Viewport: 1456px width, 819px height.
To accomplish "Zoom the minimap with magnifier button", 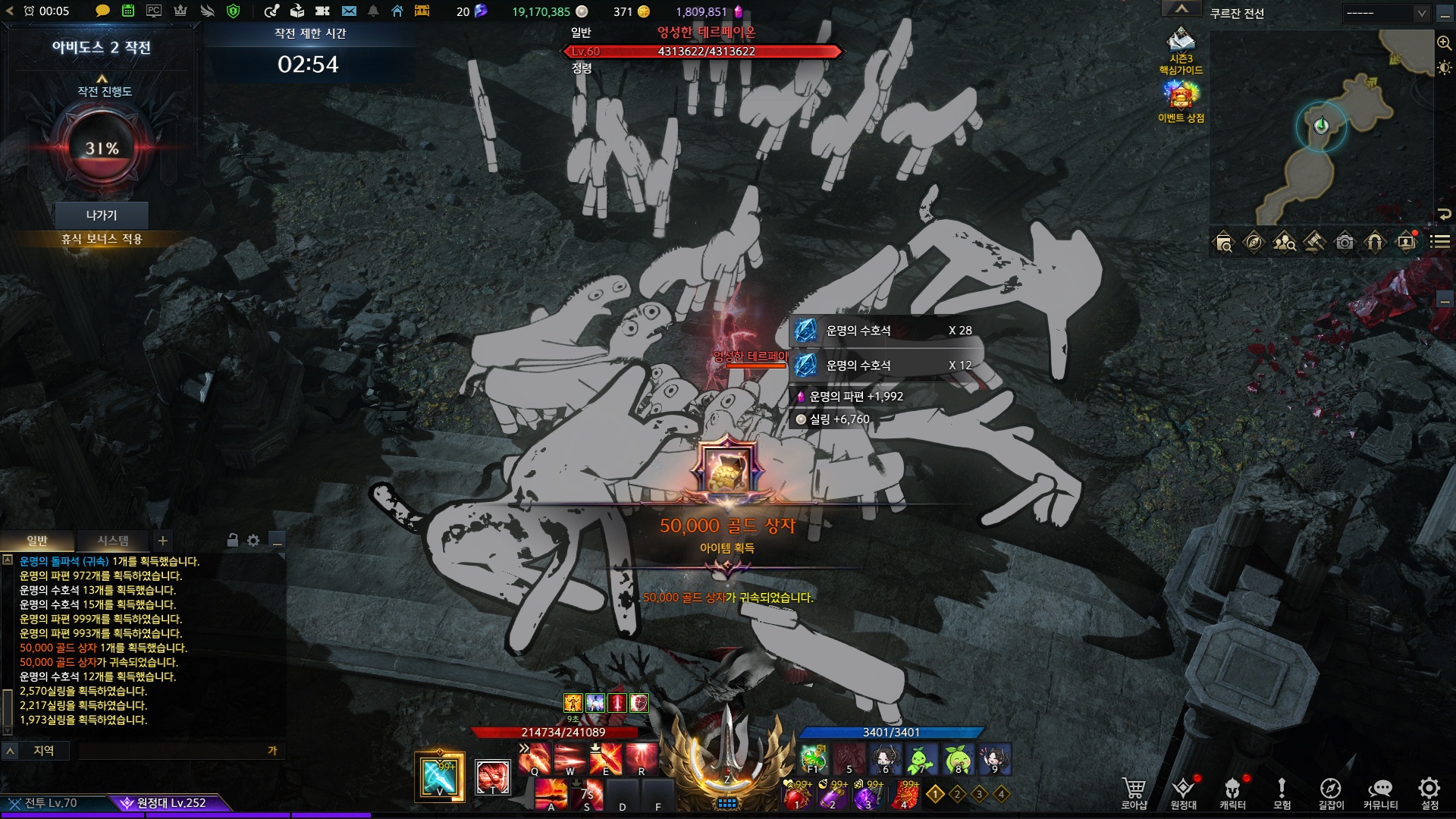I will (x=1444, y=43).
